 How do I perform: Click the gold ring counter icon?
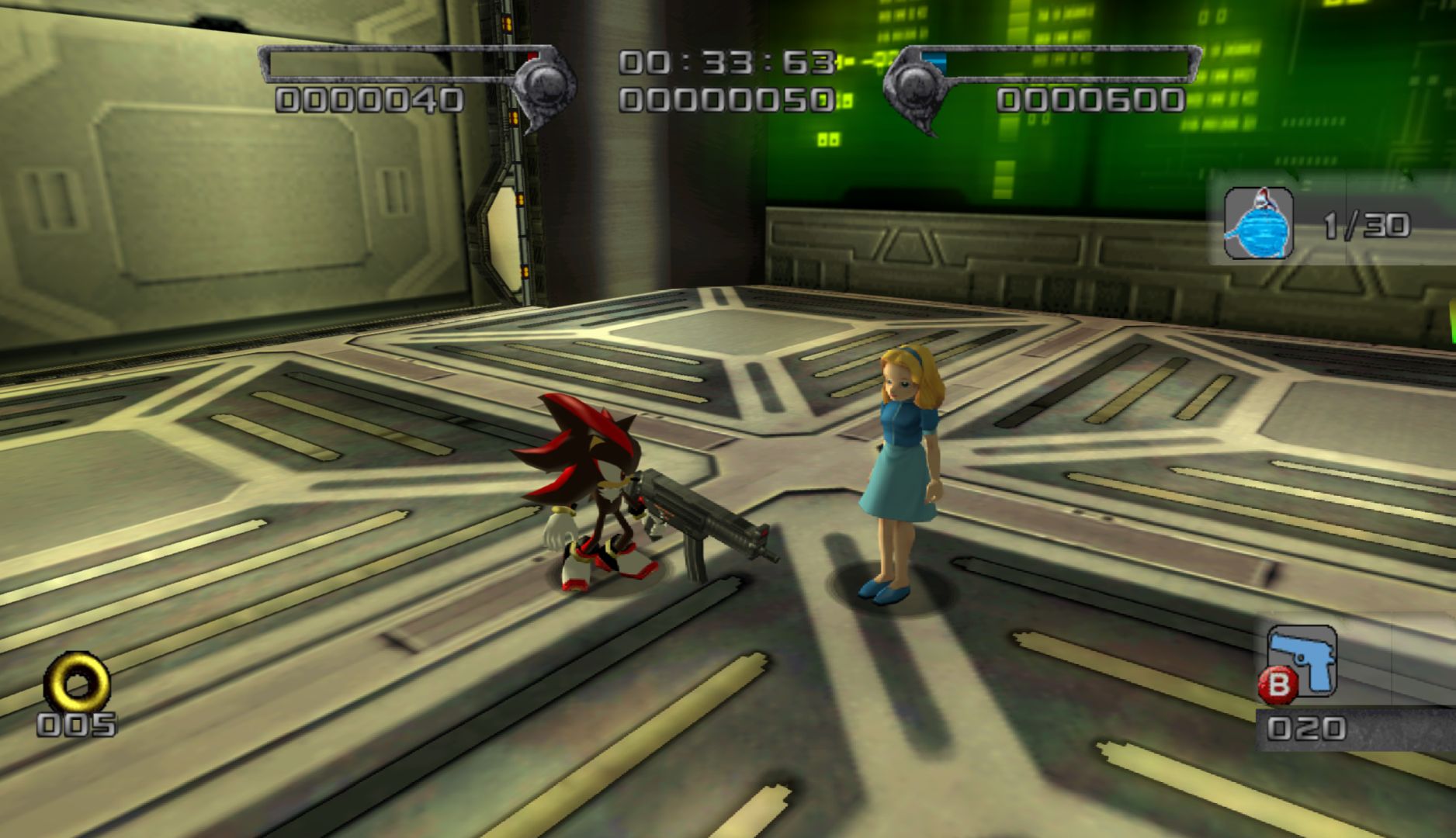(76, 683)
